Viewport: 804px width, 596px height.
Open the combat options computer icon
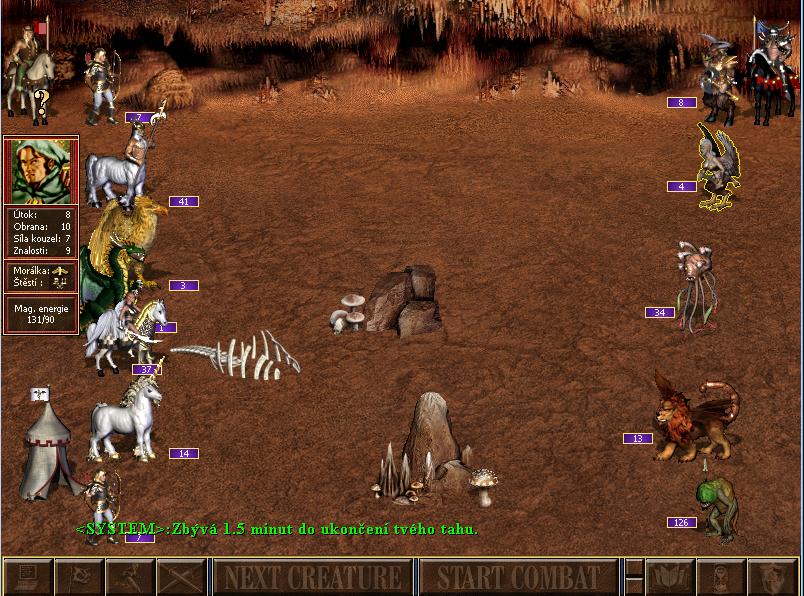tap(27, 577)
